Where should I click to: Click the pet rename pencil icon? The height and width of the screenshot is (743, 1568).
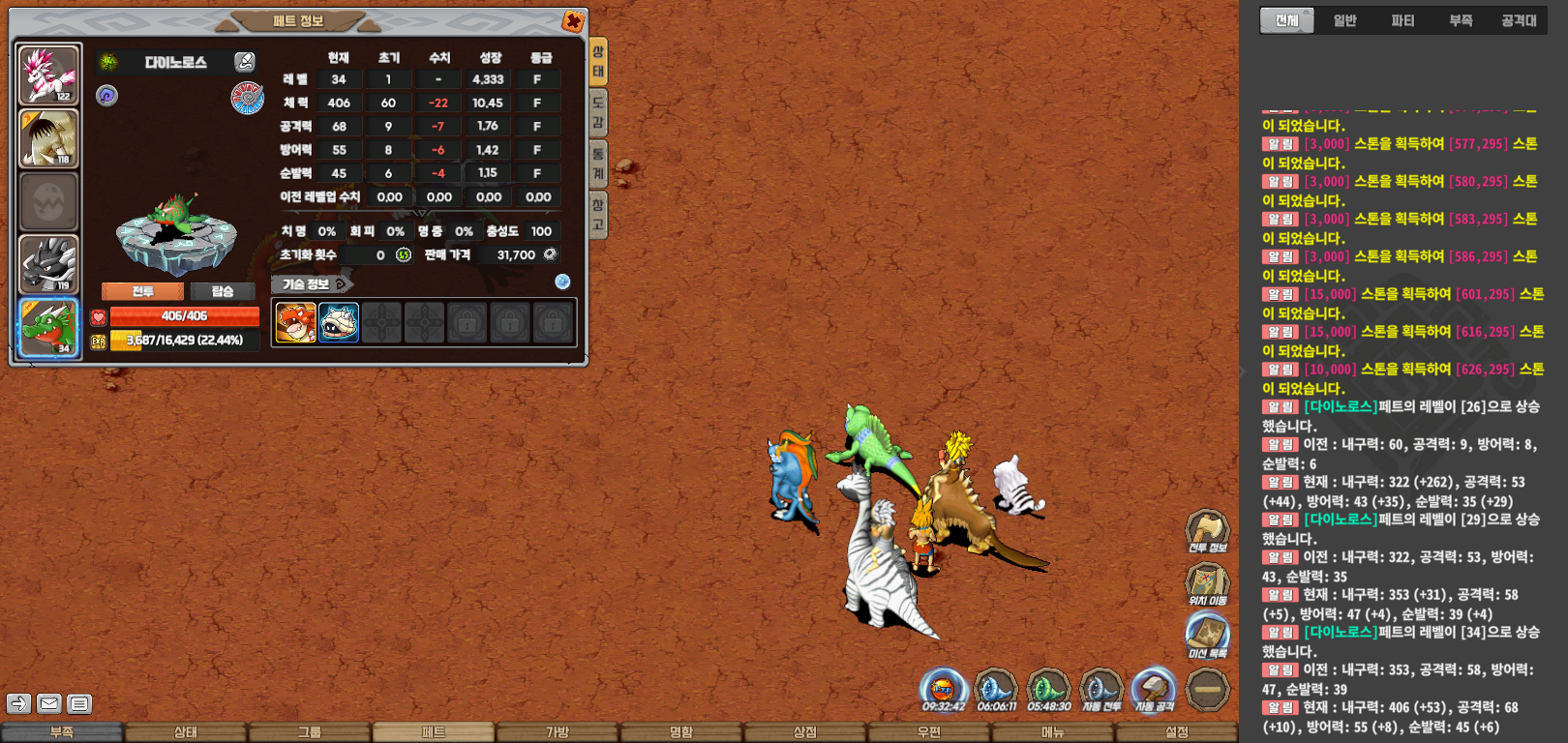(245, 62)
